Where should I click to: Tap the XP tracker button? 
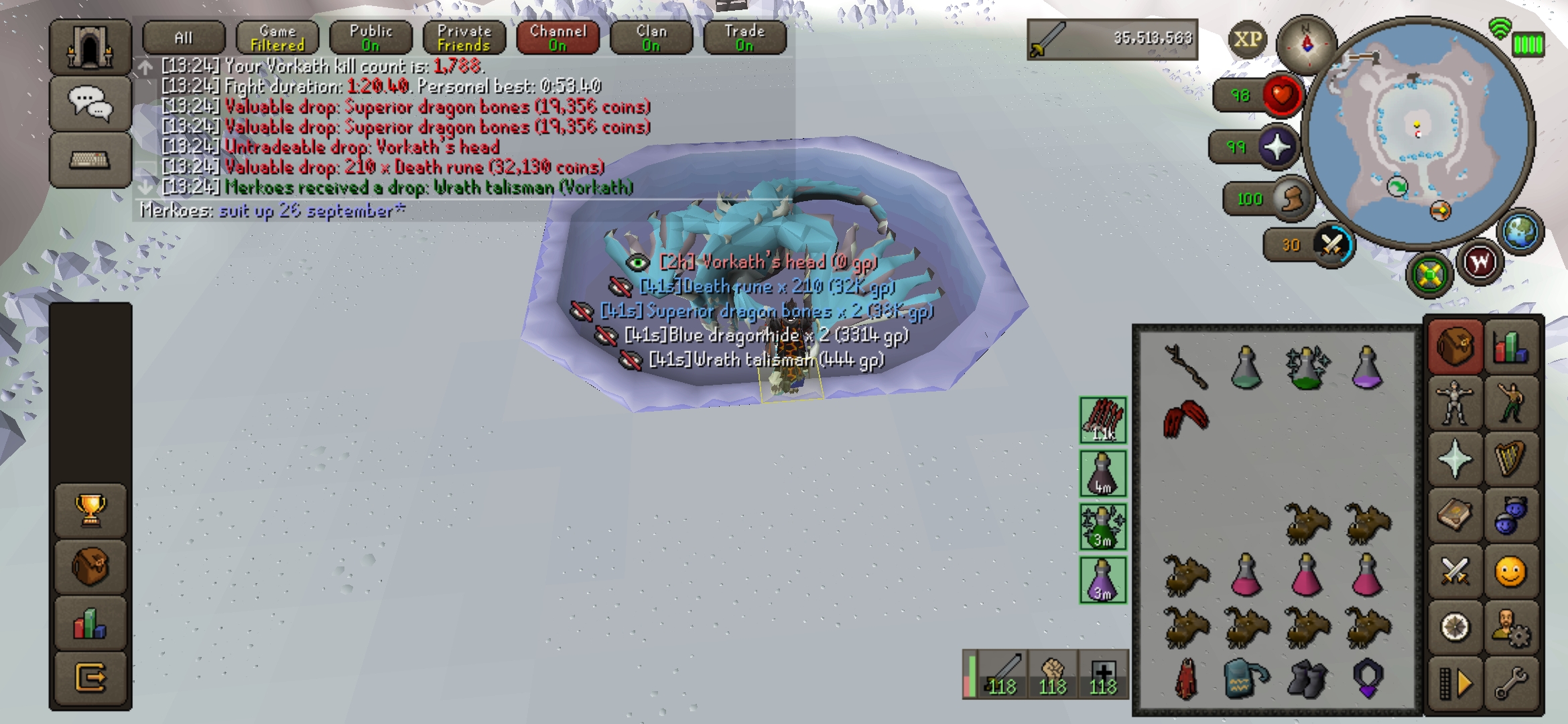tap(1247, 39)
